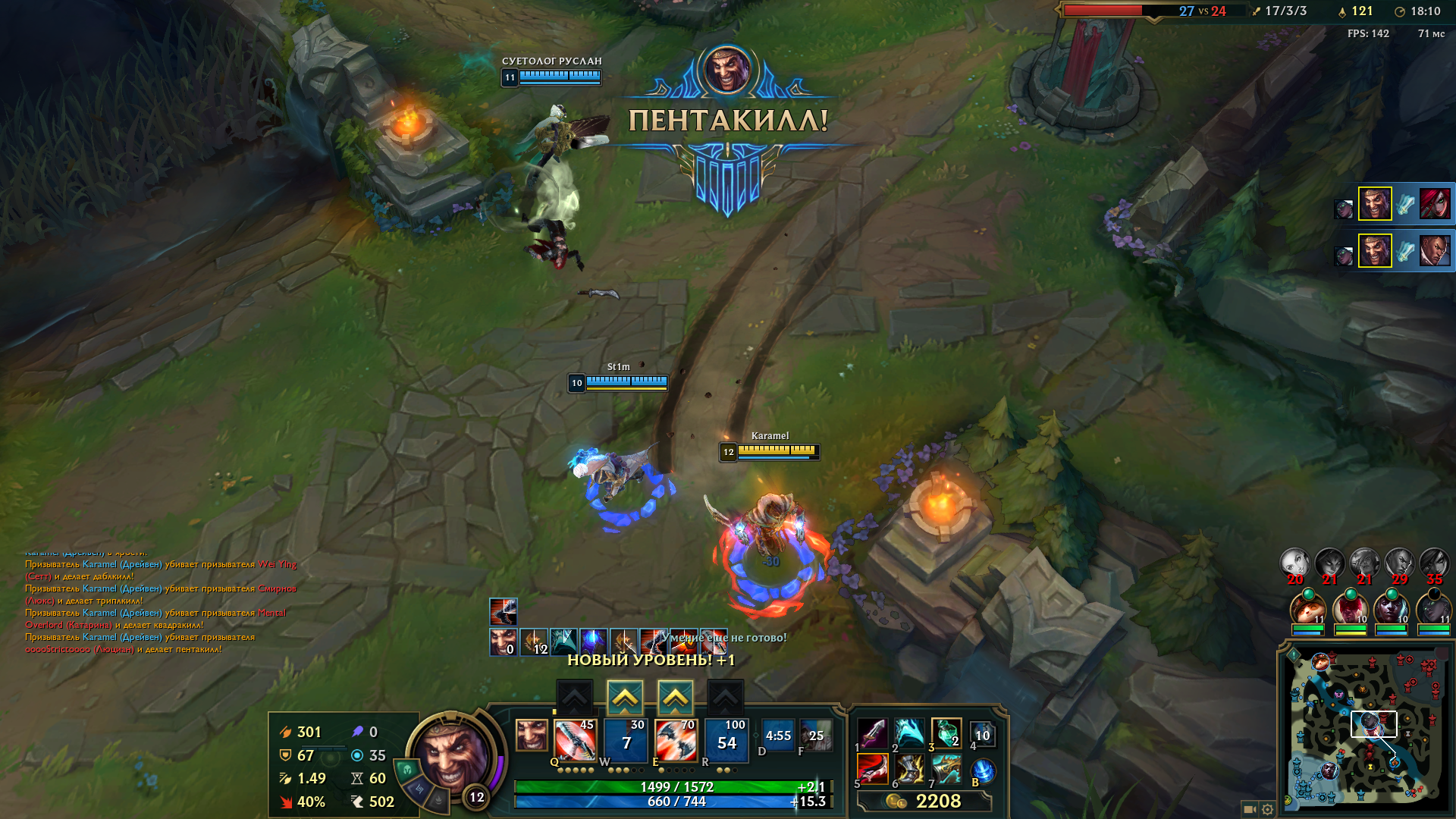Activate the E ability with crossed axes

tap(675, 740)
